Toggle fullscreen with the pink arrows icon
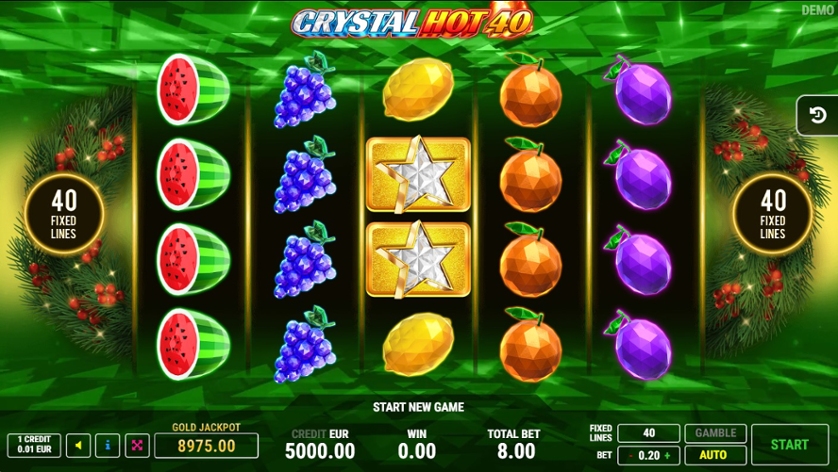838x472 pixels. pos(137,446)
